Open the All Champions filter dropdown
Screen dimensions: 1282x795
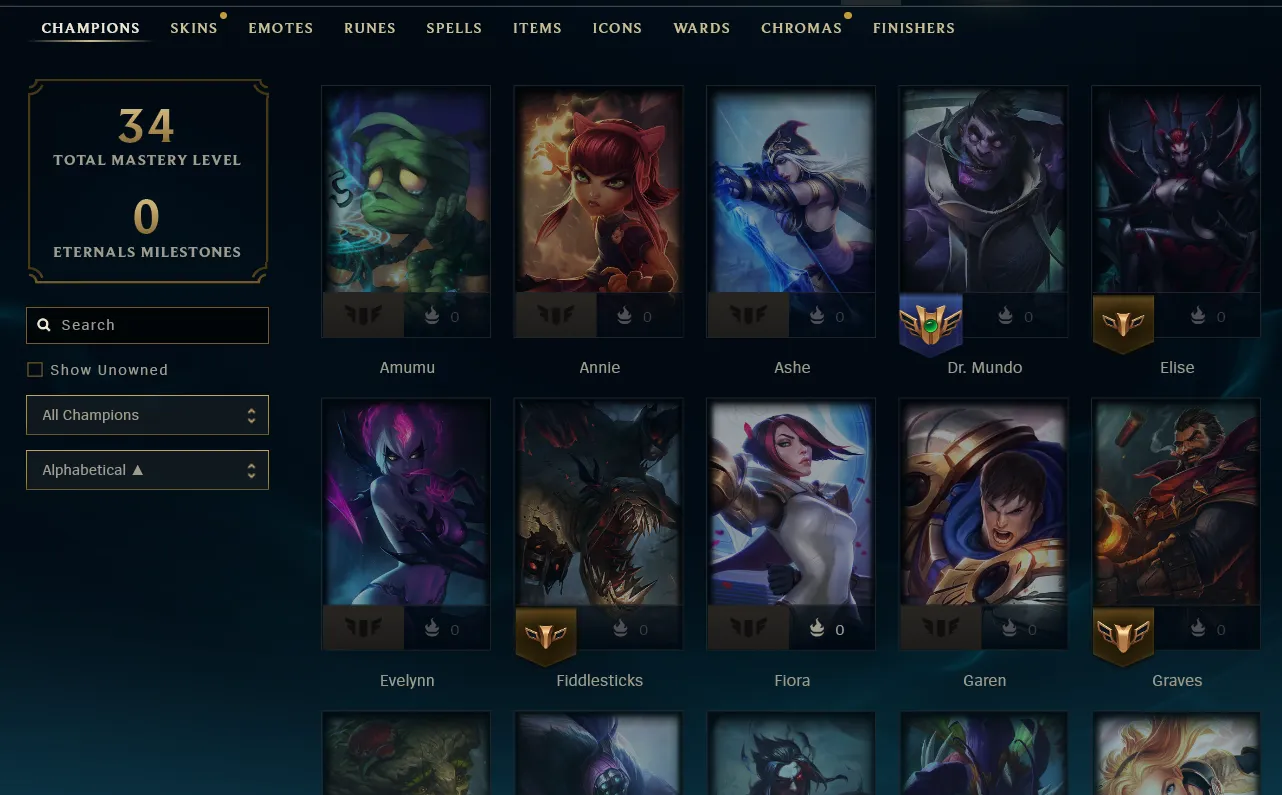[148, 415]
